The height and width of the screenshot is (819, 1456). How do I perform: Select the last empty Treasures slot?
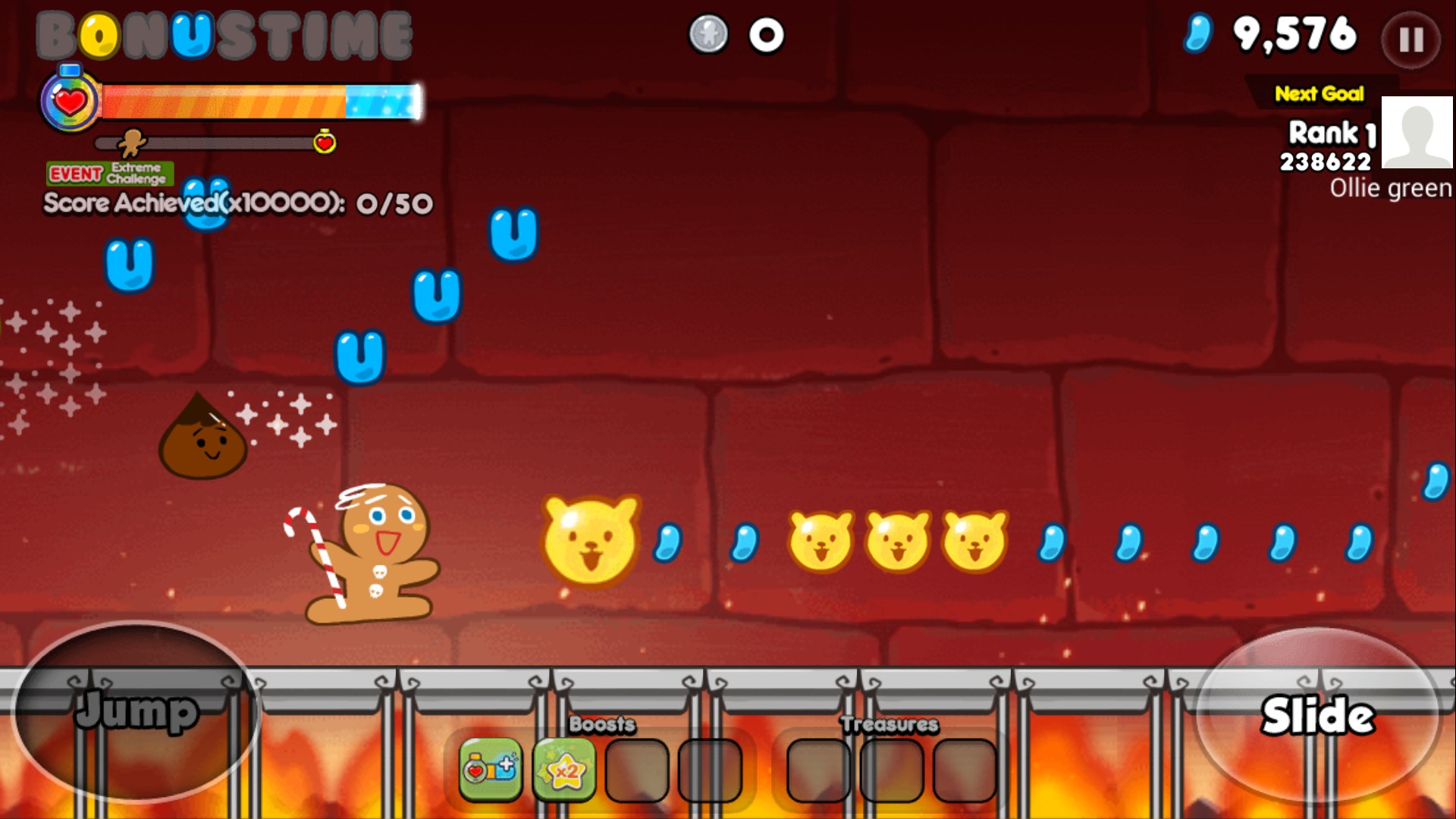click(966, 770)
